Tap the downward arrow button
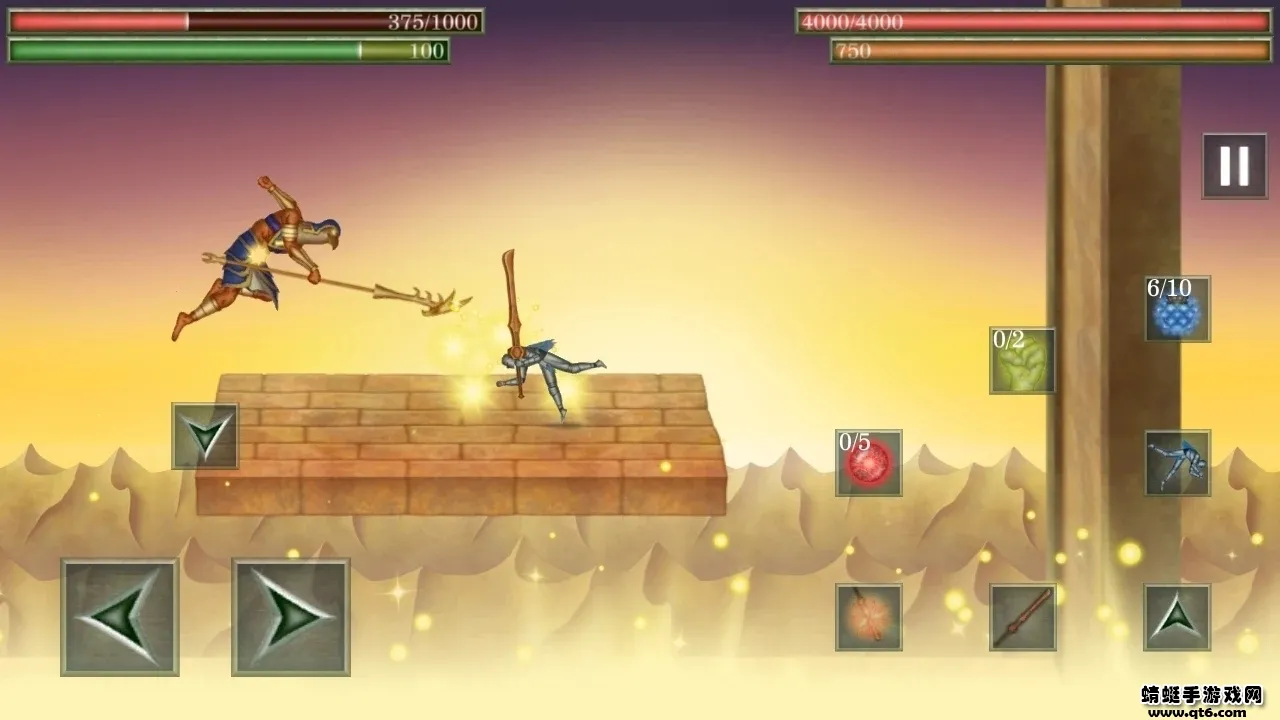This screenshot has height=720, width=1280. [x=205, y=436]
